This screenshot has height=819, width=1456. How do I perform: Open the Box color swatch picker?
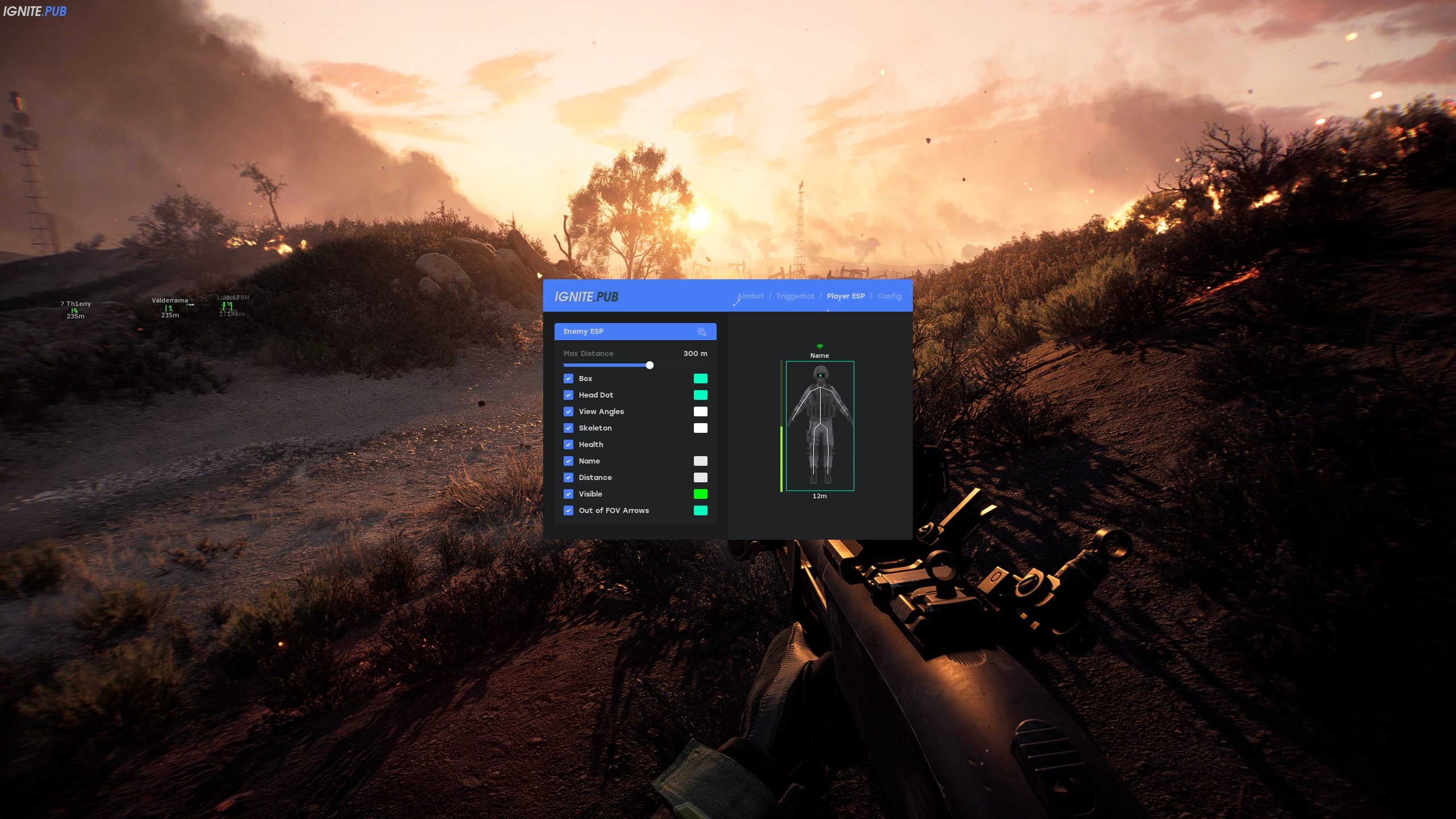pyautogui.click(x=701, y=378)
